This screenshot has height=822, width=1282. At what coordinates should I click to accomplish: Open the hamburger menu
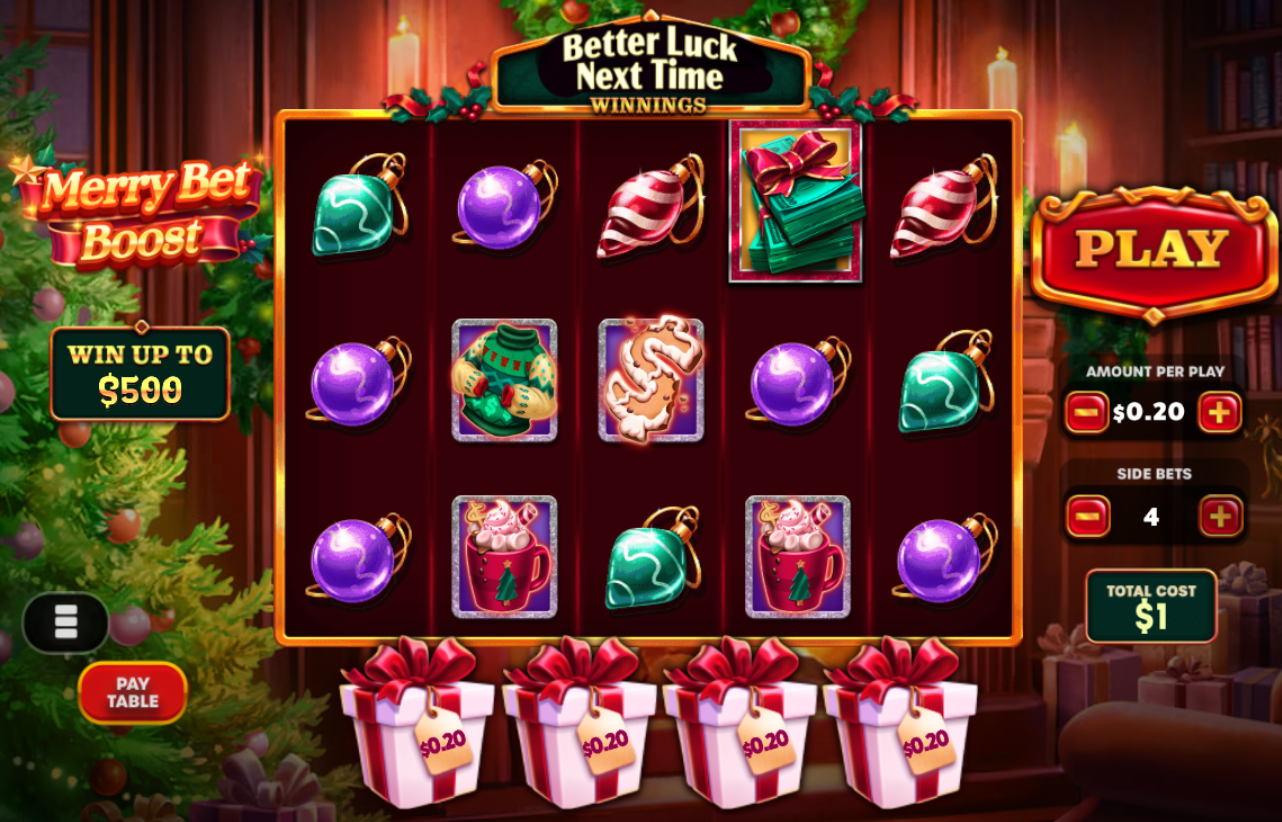(x=67, y=623)
